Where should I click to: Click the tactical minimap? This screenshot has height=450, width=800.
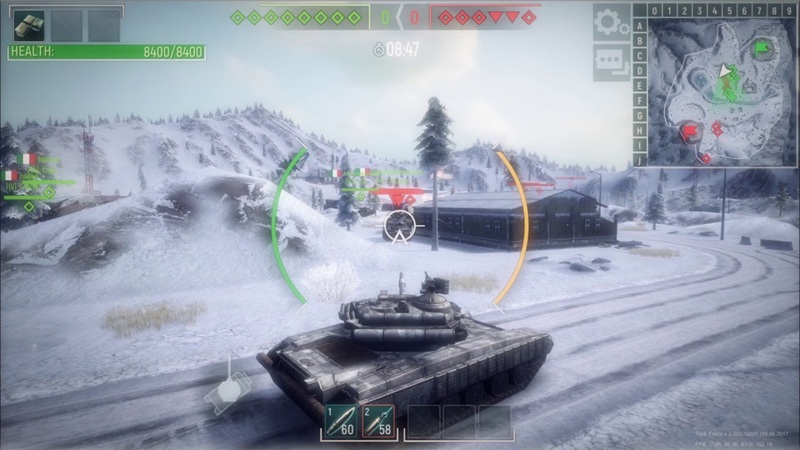(x=720, y=90)
